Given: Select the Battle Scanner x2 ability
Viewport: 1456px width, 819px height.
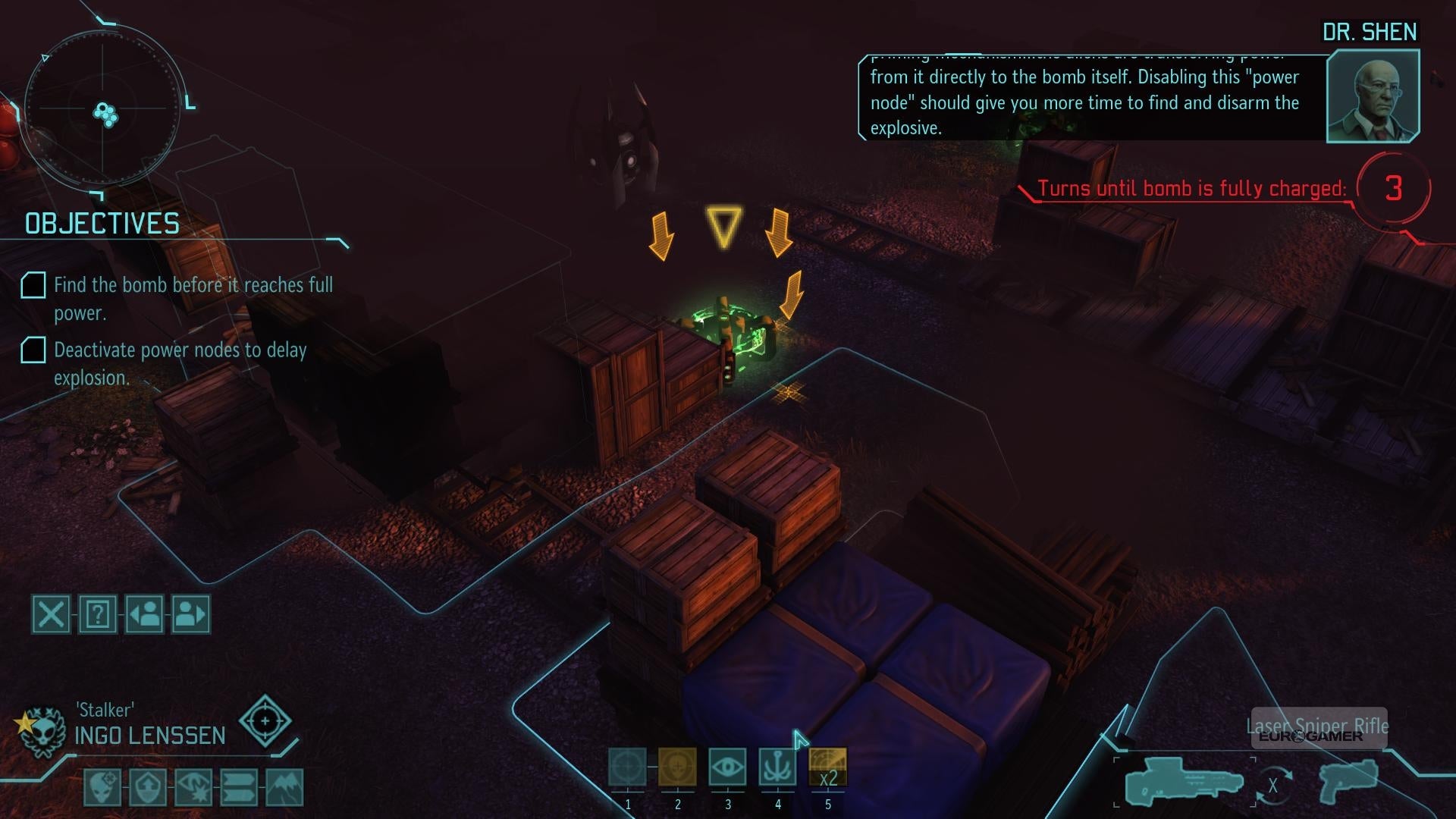Looking at the screenshot, I should pos(827,767).
